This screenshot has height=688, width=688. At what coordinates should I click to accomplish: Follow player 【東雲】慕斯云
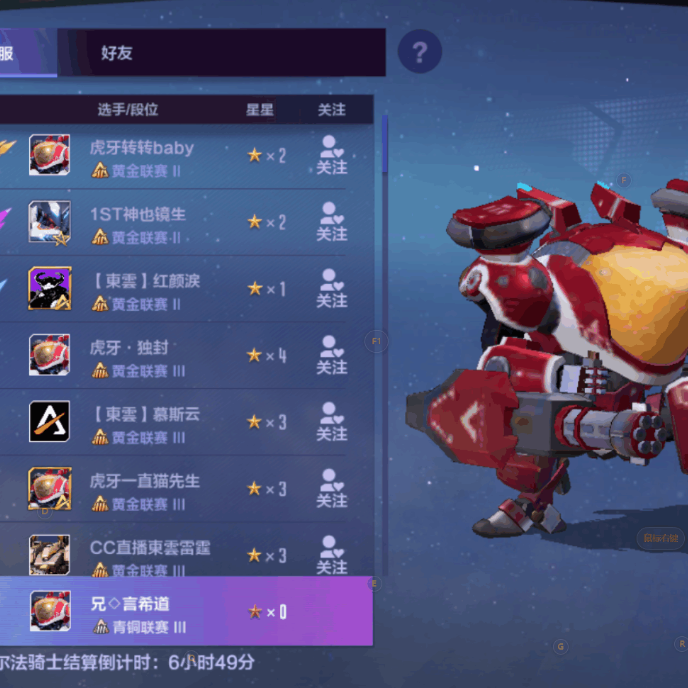click(331, 423)
